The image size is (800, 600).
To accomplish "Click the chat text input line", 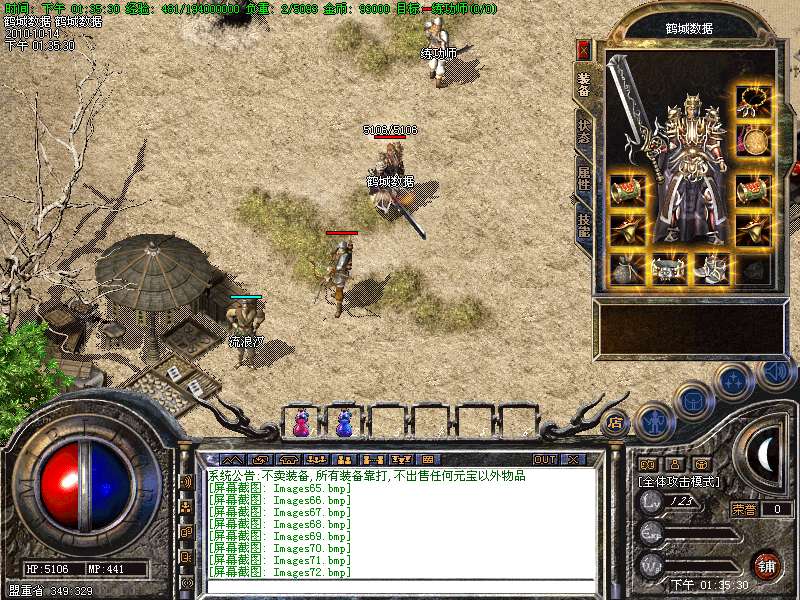I will point(400,587).
